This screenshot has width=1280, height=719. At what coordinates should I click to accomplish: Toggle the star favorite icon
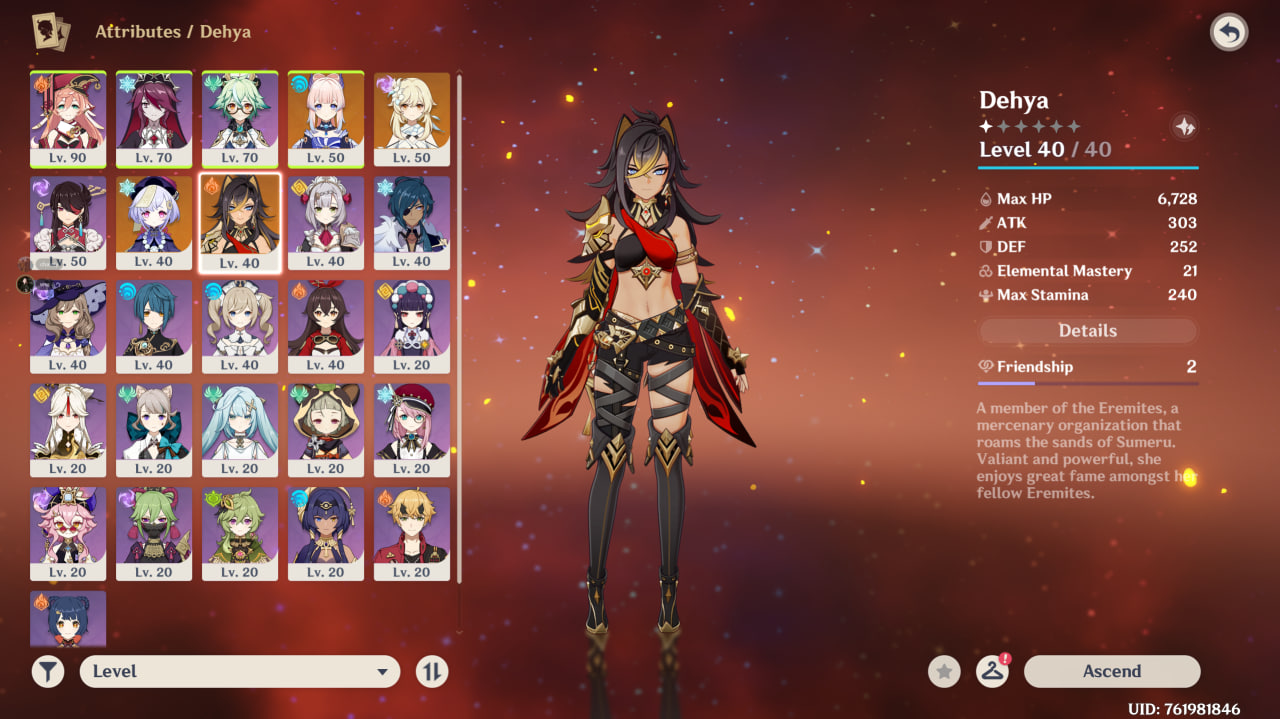click(944, 671)
